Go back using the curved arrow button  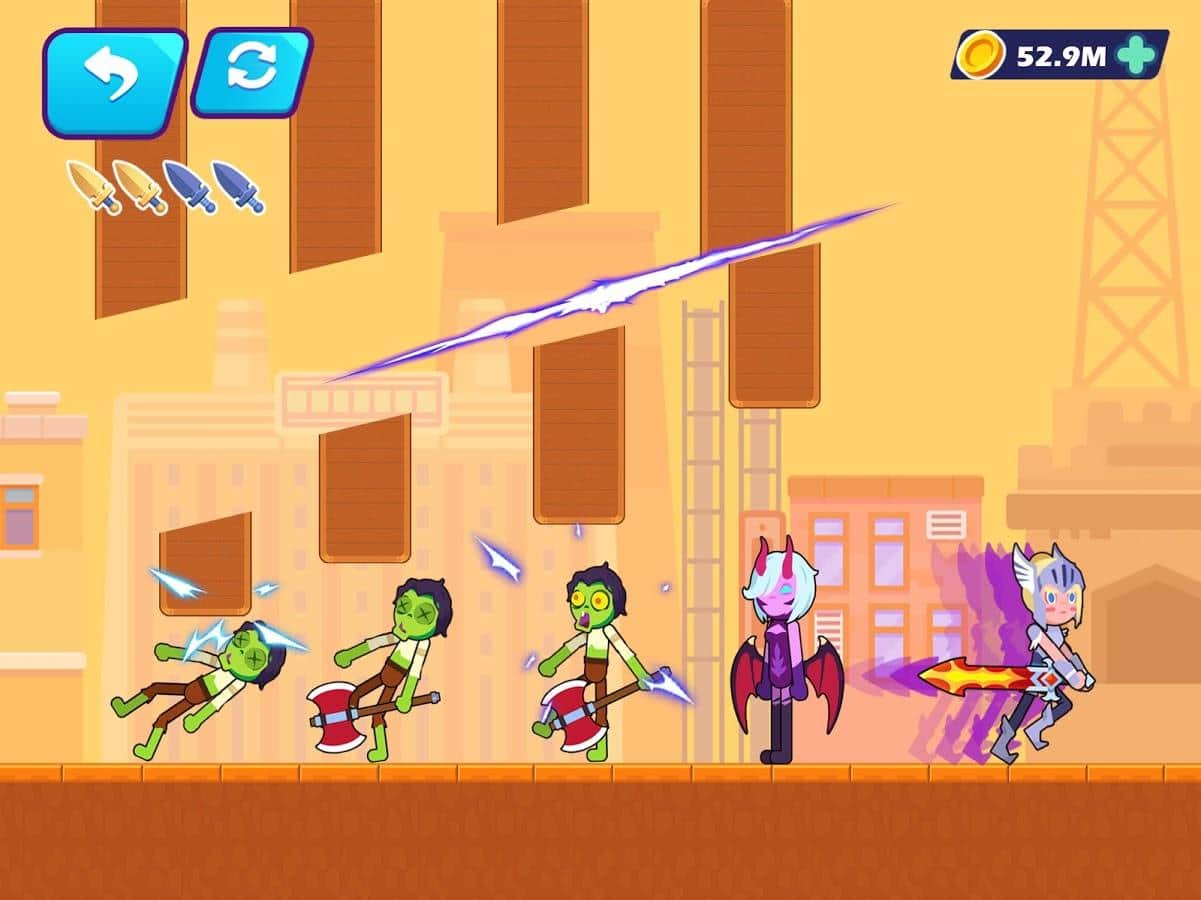coord(113,80)
